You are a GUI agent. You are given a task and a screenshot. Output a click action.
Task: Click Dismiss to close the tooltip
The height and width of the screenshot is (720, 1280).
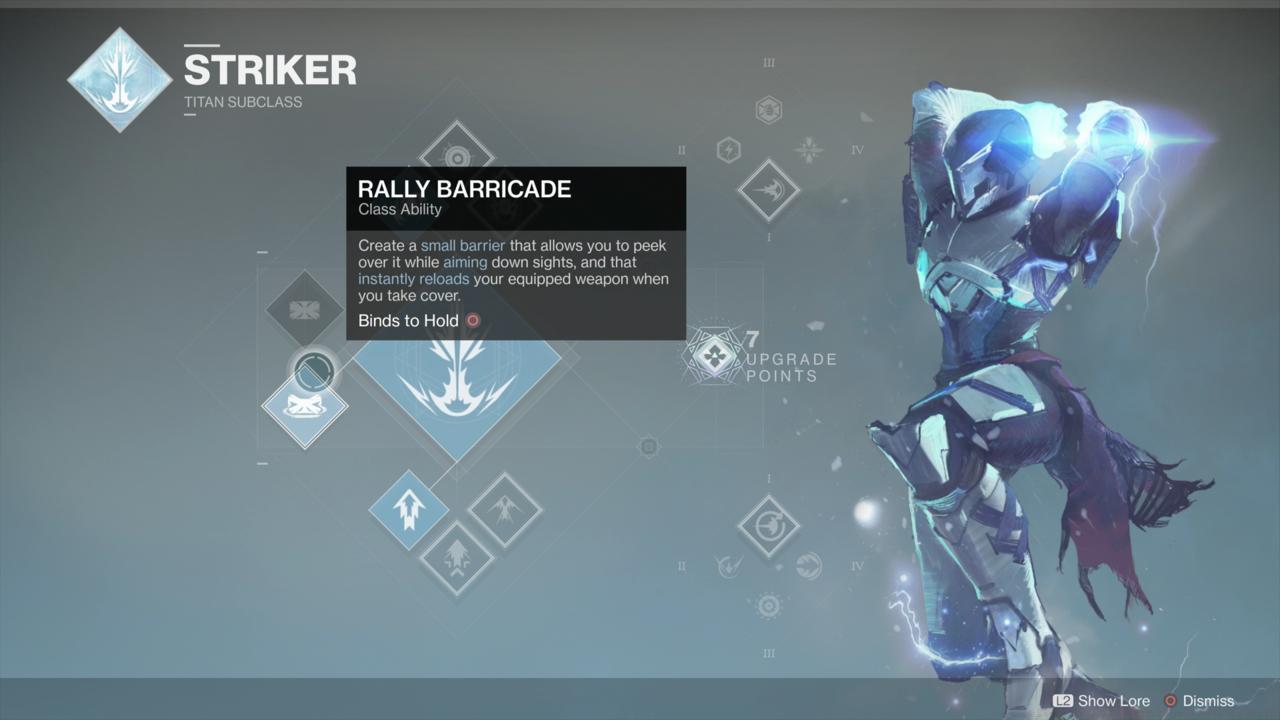pyautogui.click(x=1206, y=701)
